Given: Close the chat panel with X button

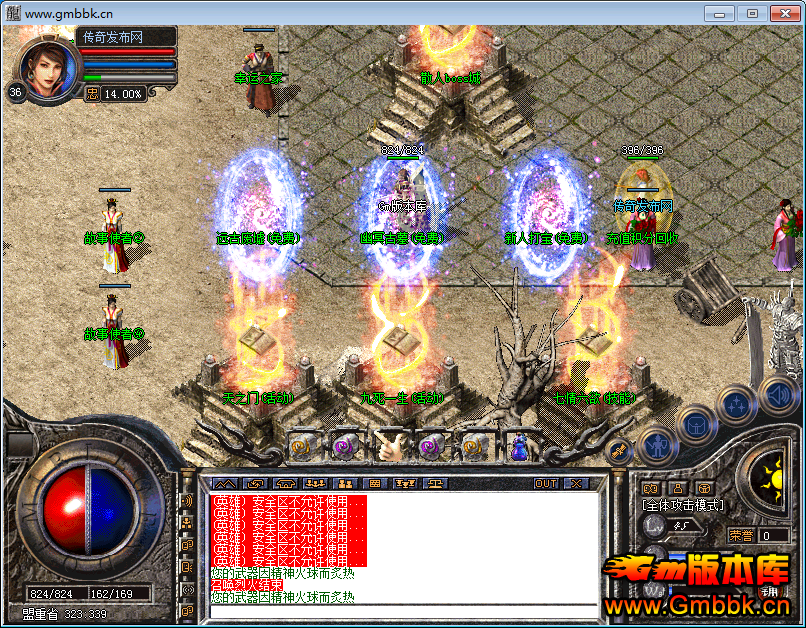Looking at the screenshot, I should [x=575, y=483].
